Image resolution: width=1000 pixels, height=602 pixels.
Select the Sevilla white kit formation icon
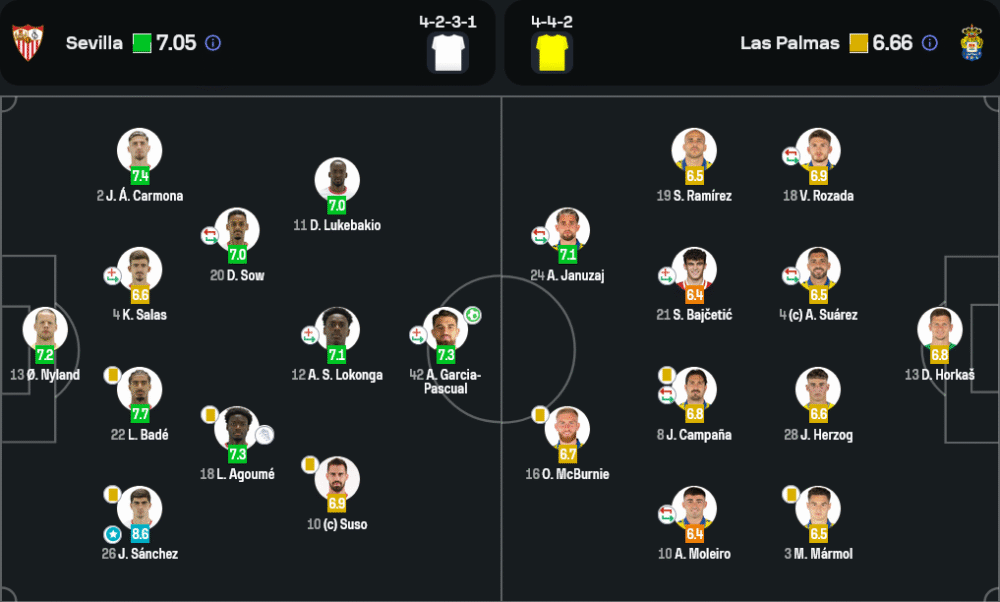447,51
